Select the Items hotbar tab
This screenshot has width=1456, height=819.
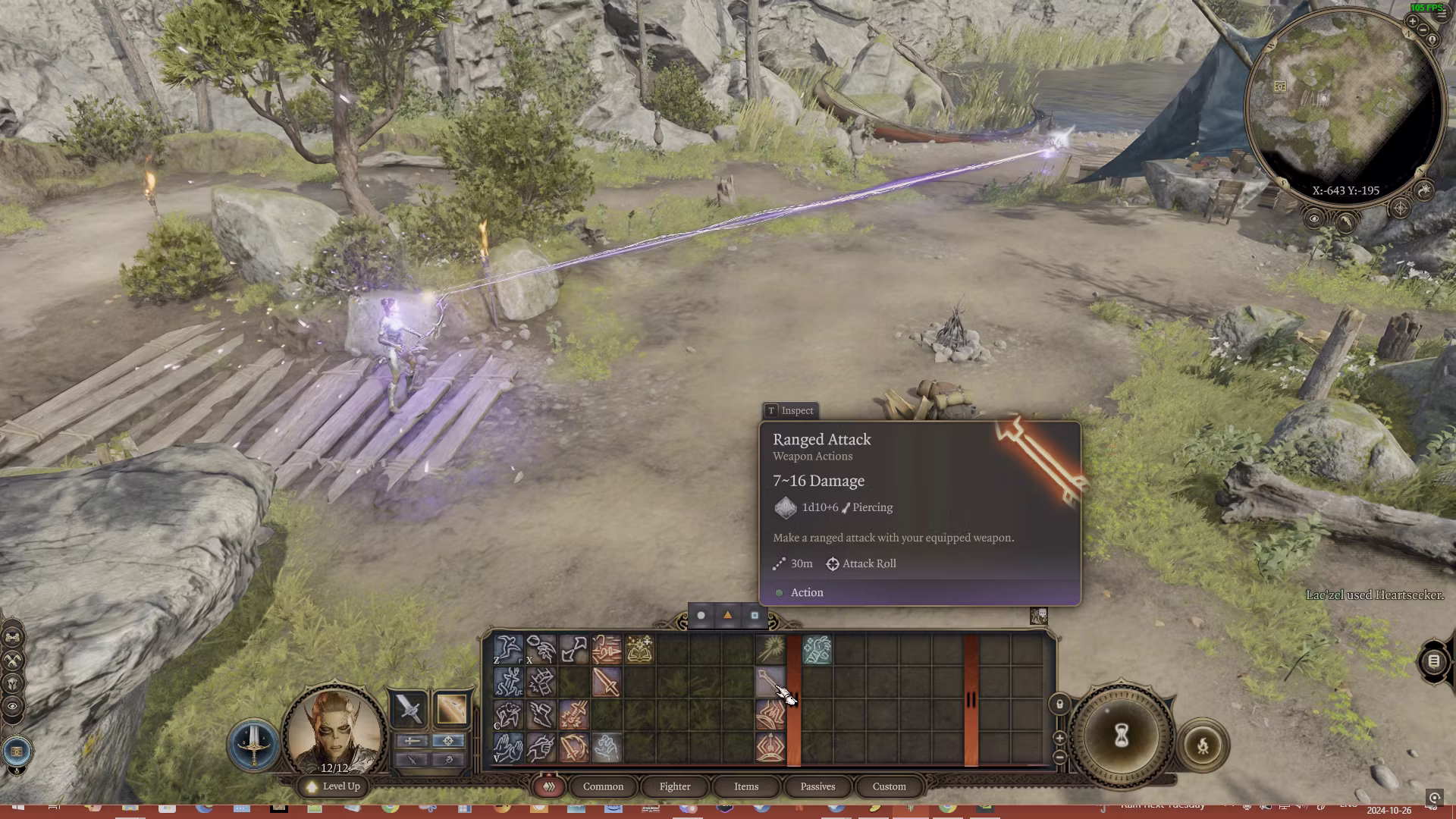(745, 786)
